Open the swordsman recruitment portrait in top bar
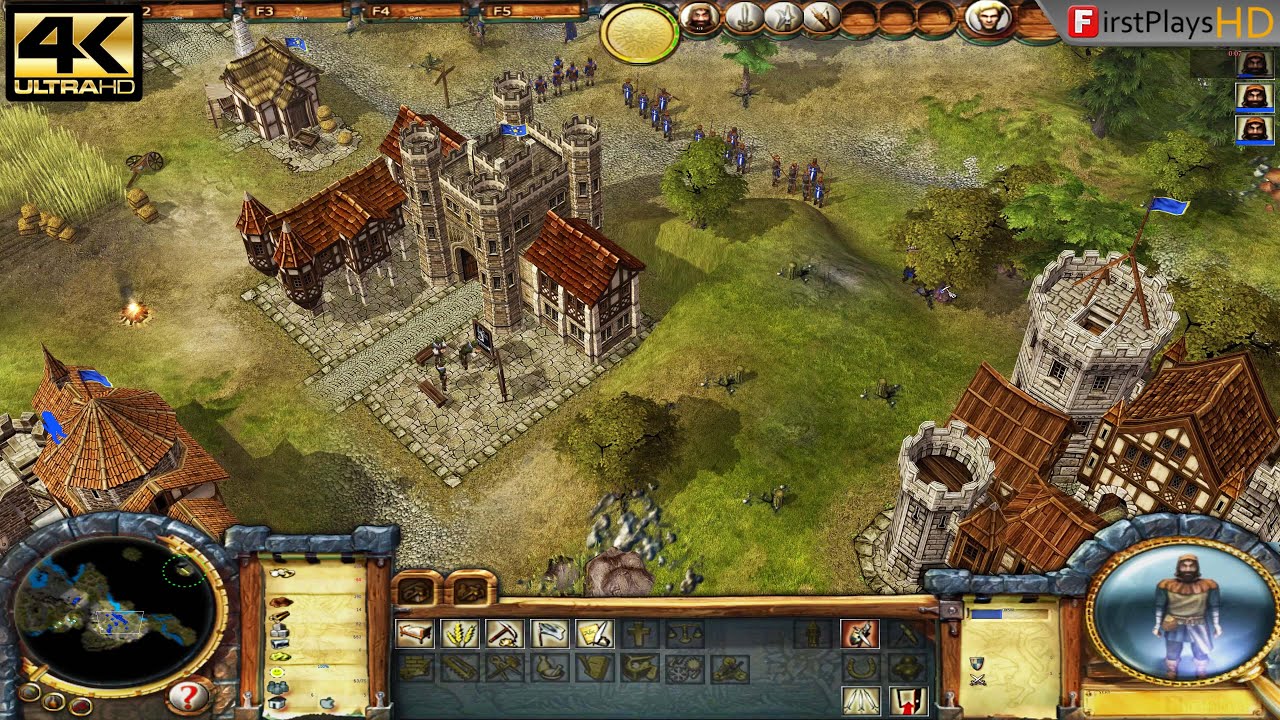The width and height of the screenshot is (1280, 720). pos(747,19)
